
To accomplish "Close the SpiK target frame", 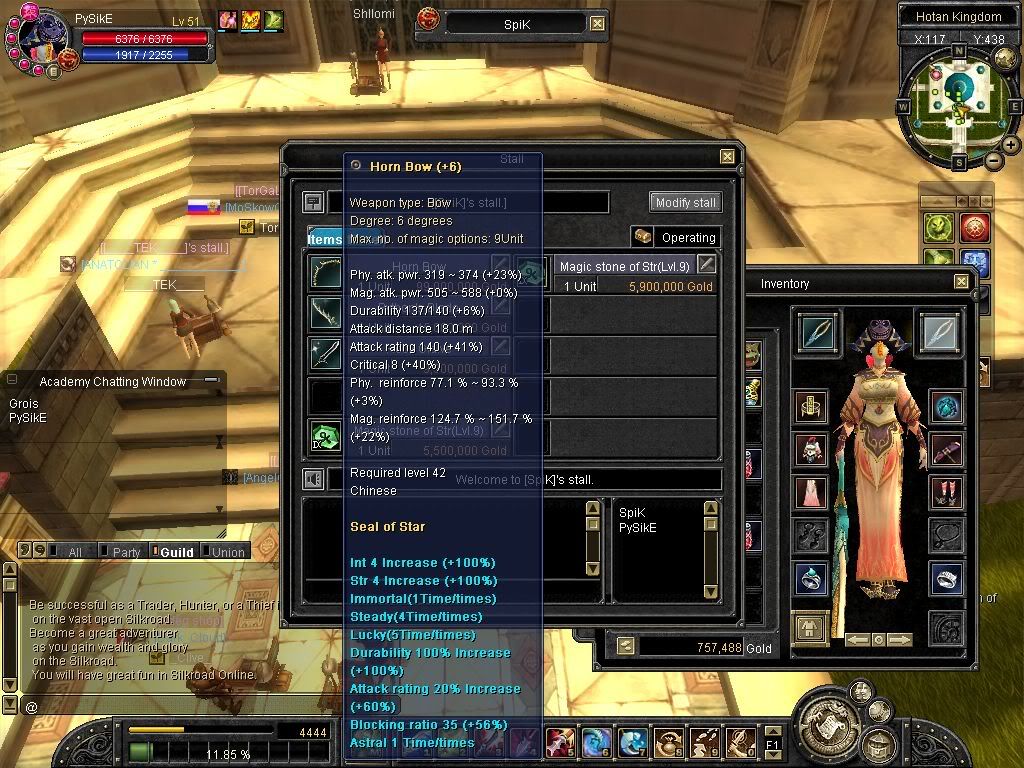I will point(597,22).
